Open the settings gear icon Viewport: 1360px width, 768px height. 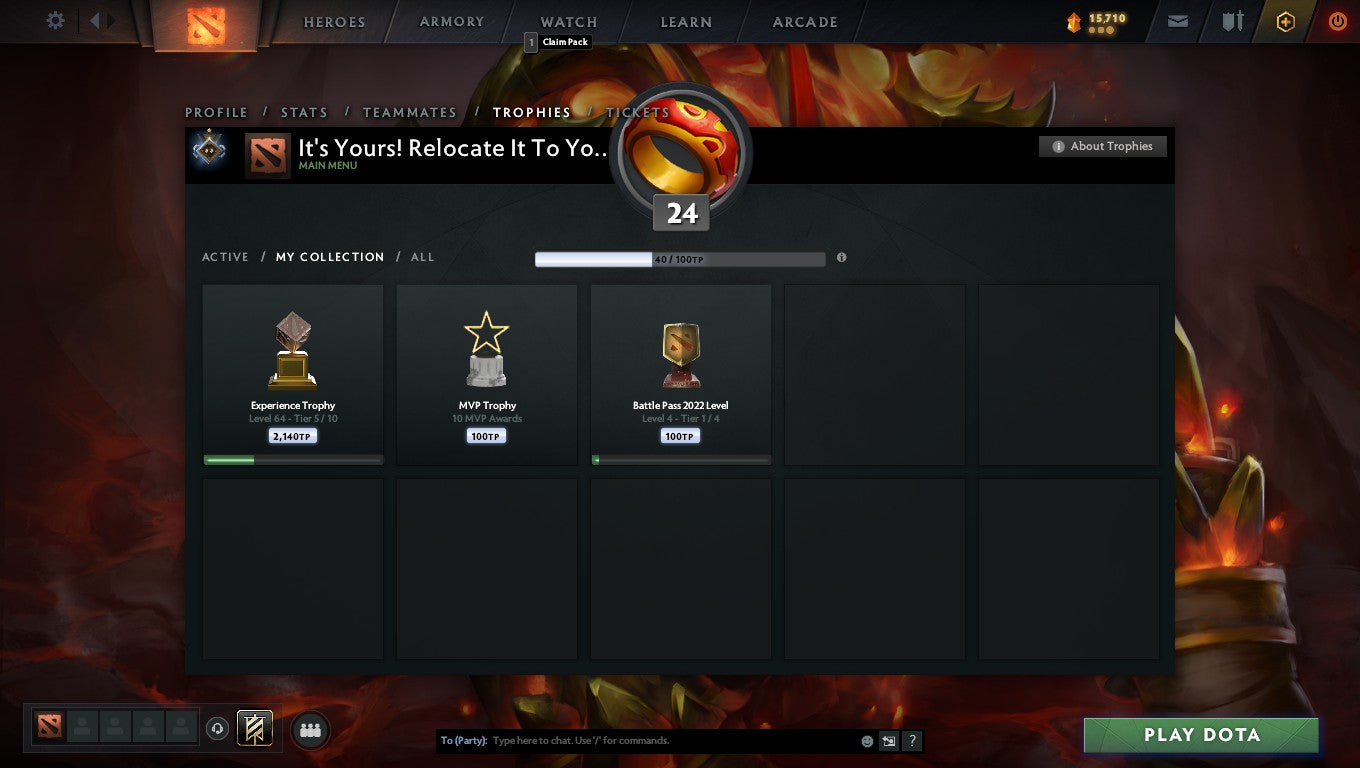tap(55, 20)
